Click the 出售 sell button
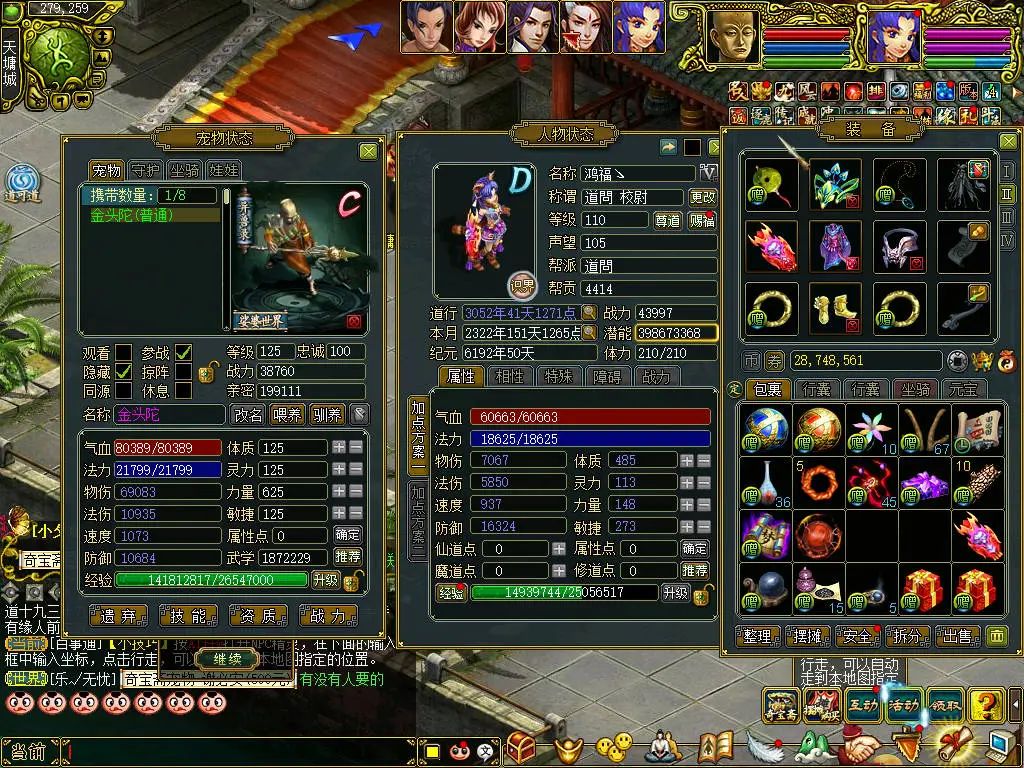The width and height of the screenshot is (1024, 768). coord(956,636)
